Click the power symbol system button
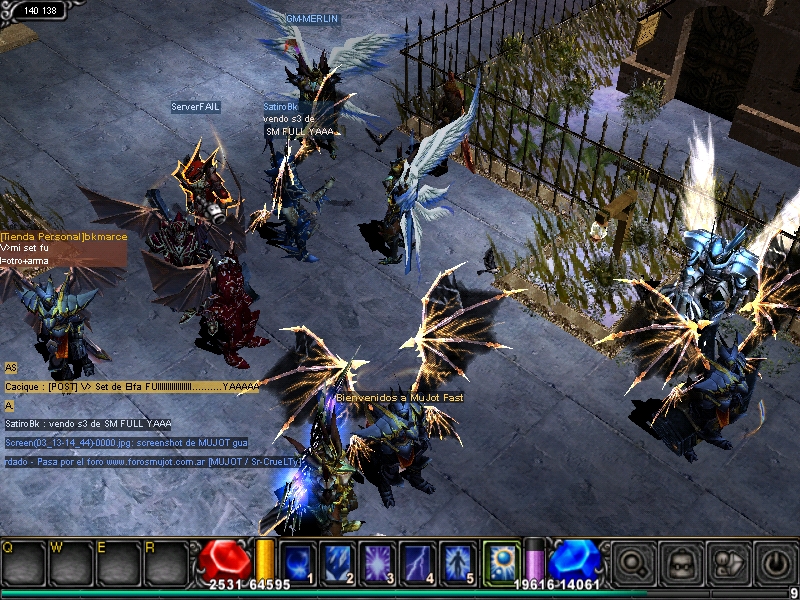The height and width of the screenshot is (600, 800). click(x=774, y=563)
